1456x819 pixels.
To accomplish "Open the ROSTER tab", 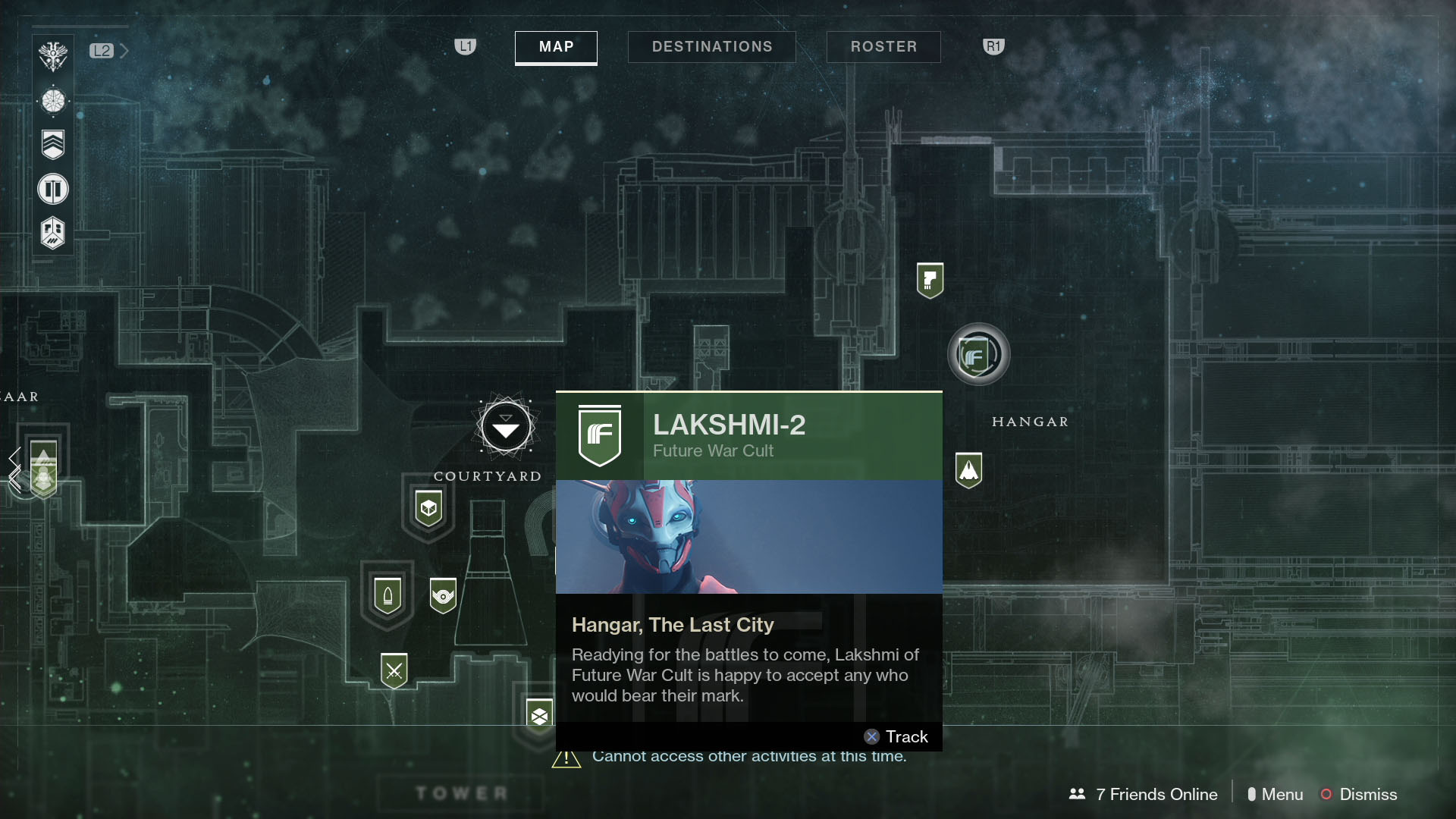I will (883, 46).
